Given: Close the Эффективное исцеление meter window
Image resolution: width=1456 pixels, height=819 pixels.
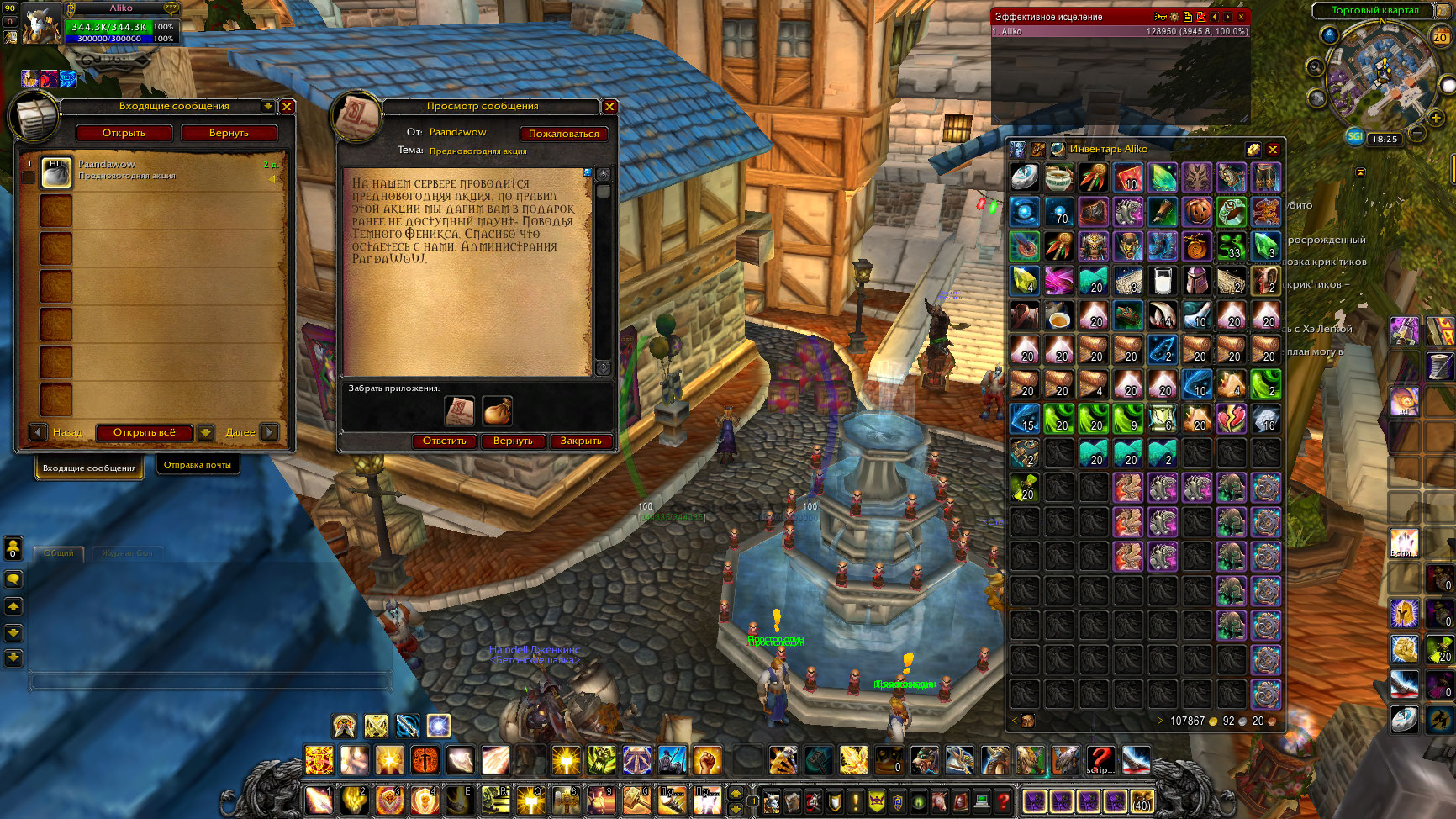Looking at the screenshot, I should click(1241, 17).
